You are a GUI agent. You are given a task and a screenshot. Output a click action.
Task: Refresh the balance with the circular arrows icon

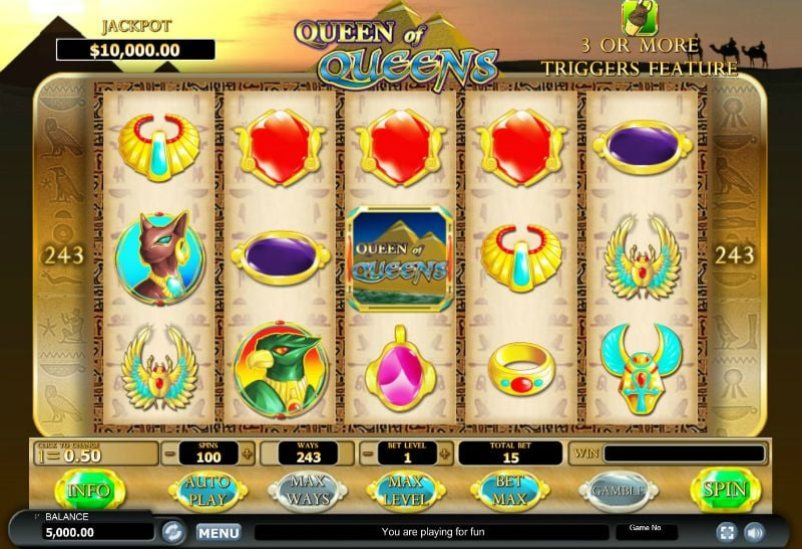click(x=173, y=531)
